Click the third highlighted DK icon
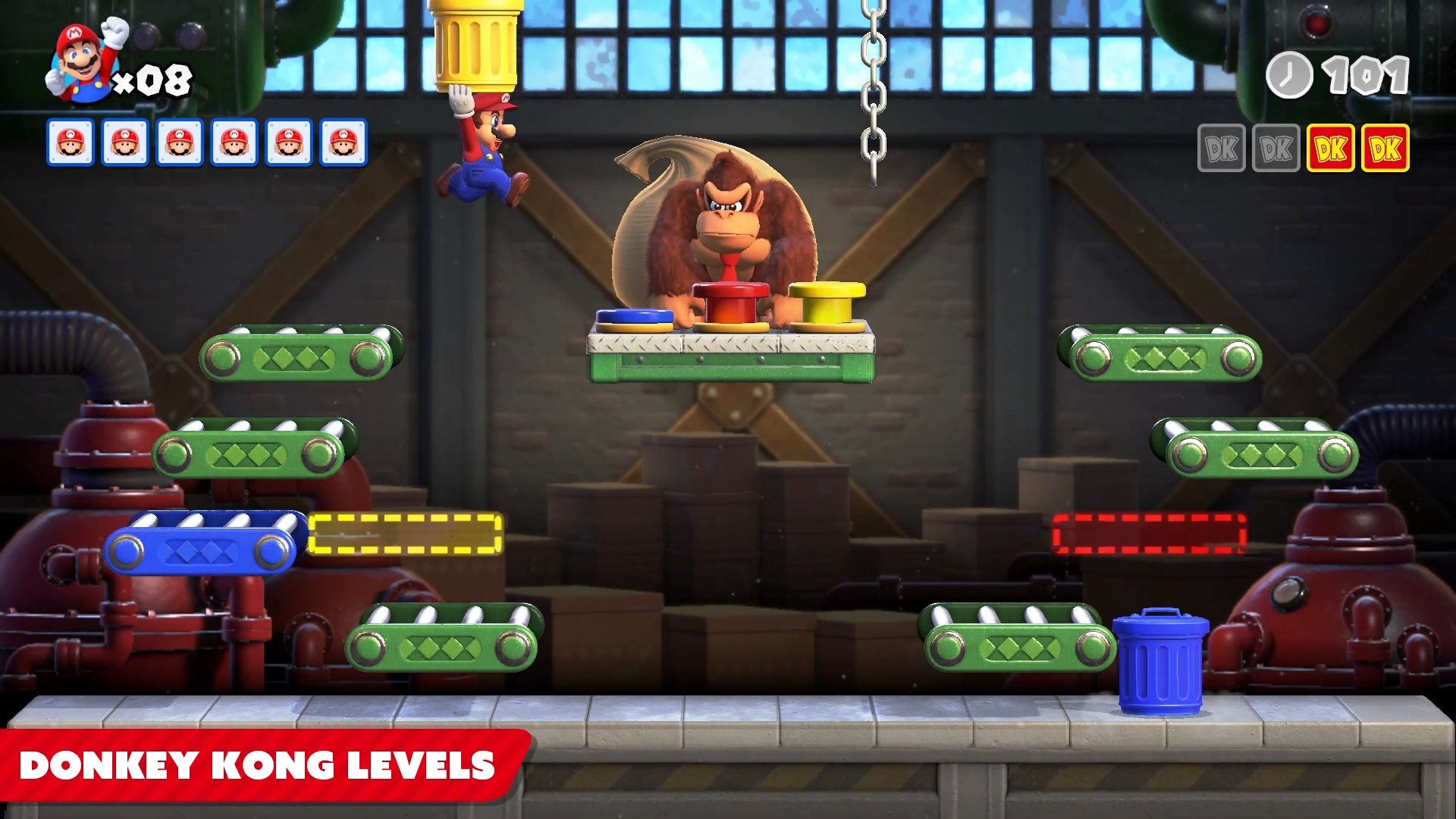The height and width of the screenshot is (819, 1456). click(1331, 149)
